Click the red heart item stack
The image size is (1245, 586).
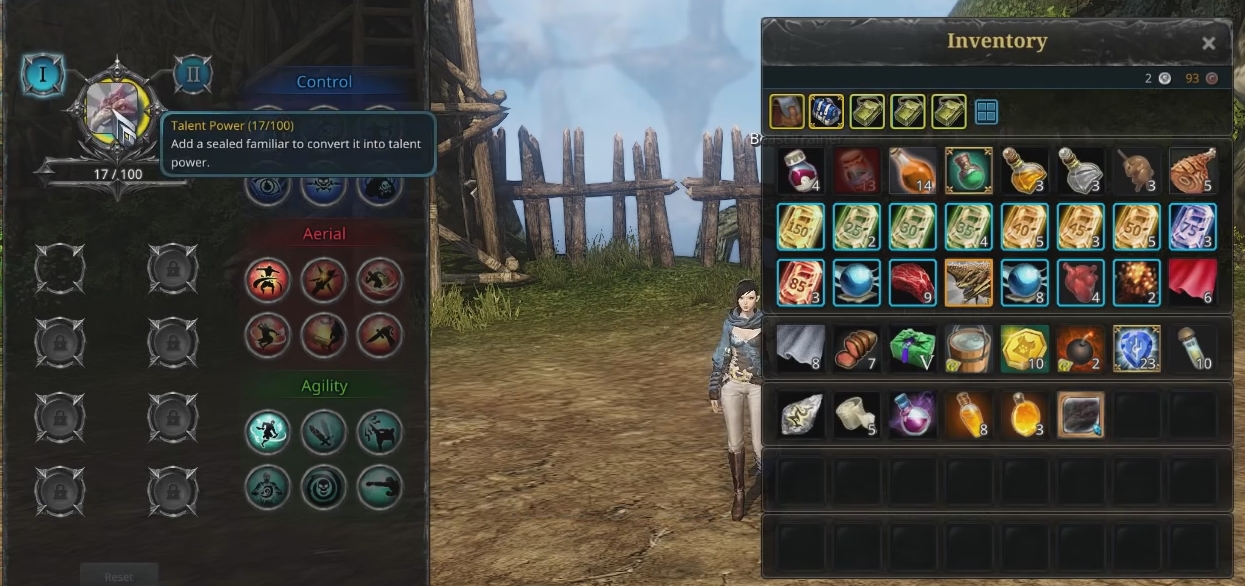1080,283
